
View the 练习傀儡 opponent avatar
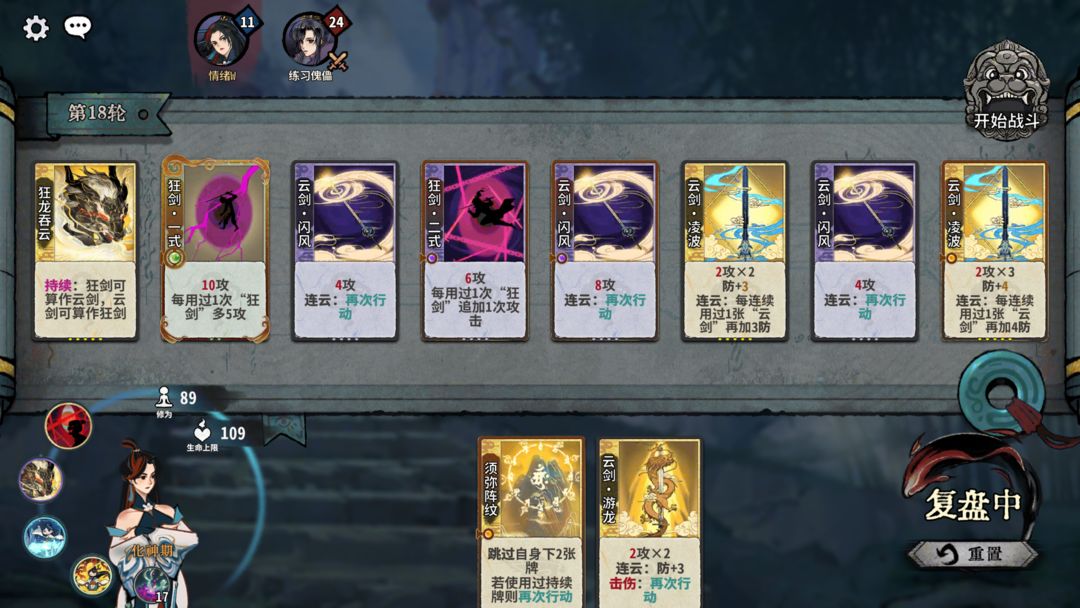point(309,40)
